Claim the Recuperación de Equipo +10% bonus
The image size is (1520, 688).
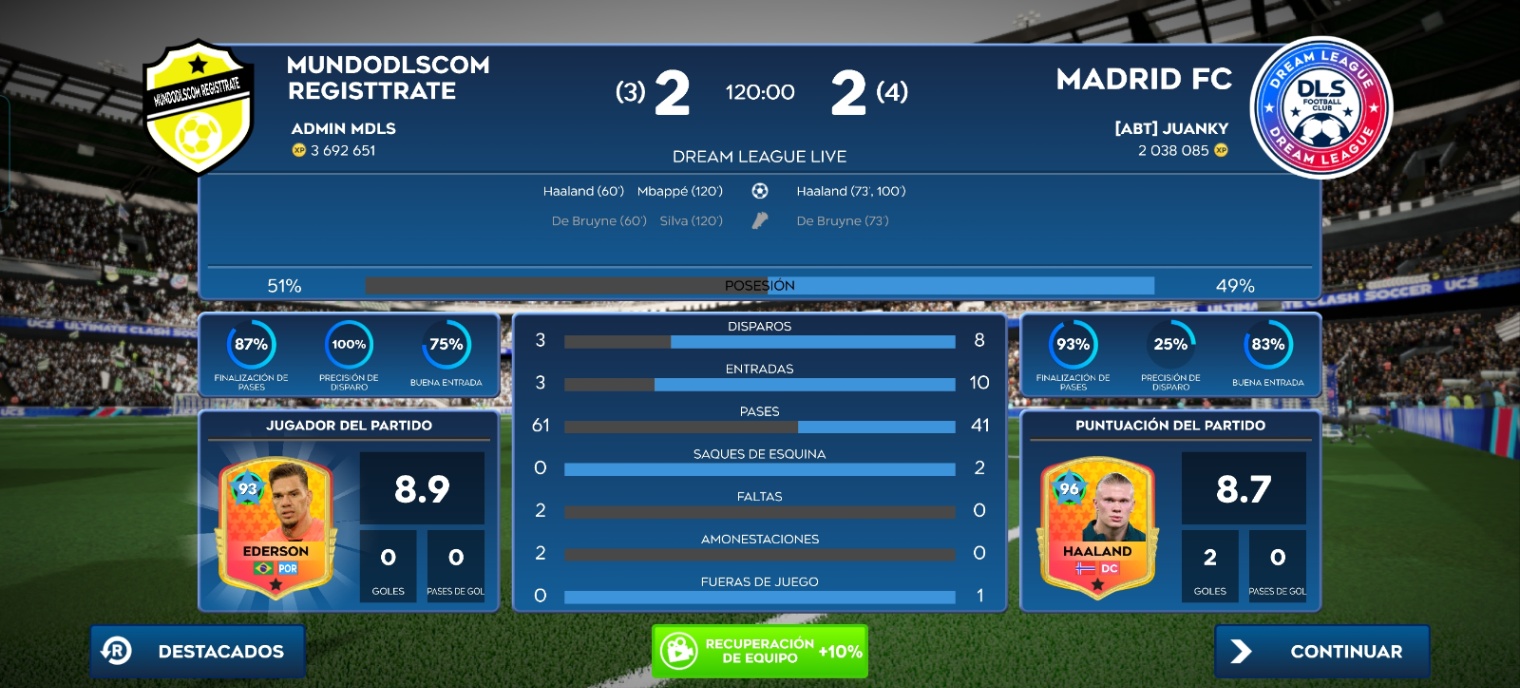(x=759, y=651)
